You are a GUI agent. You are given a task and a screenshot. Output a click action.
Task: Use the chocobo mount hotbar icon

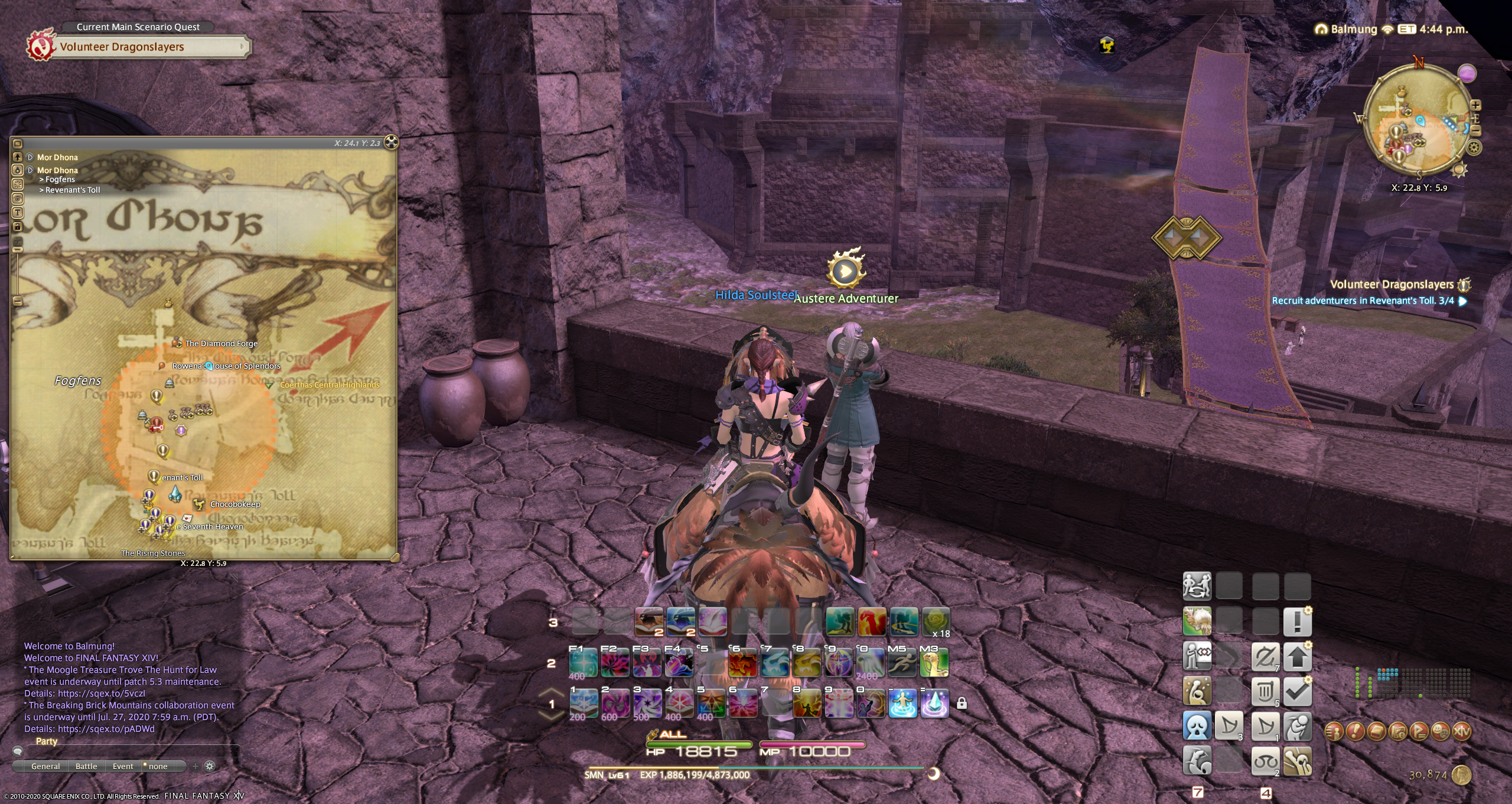point(934,663)
